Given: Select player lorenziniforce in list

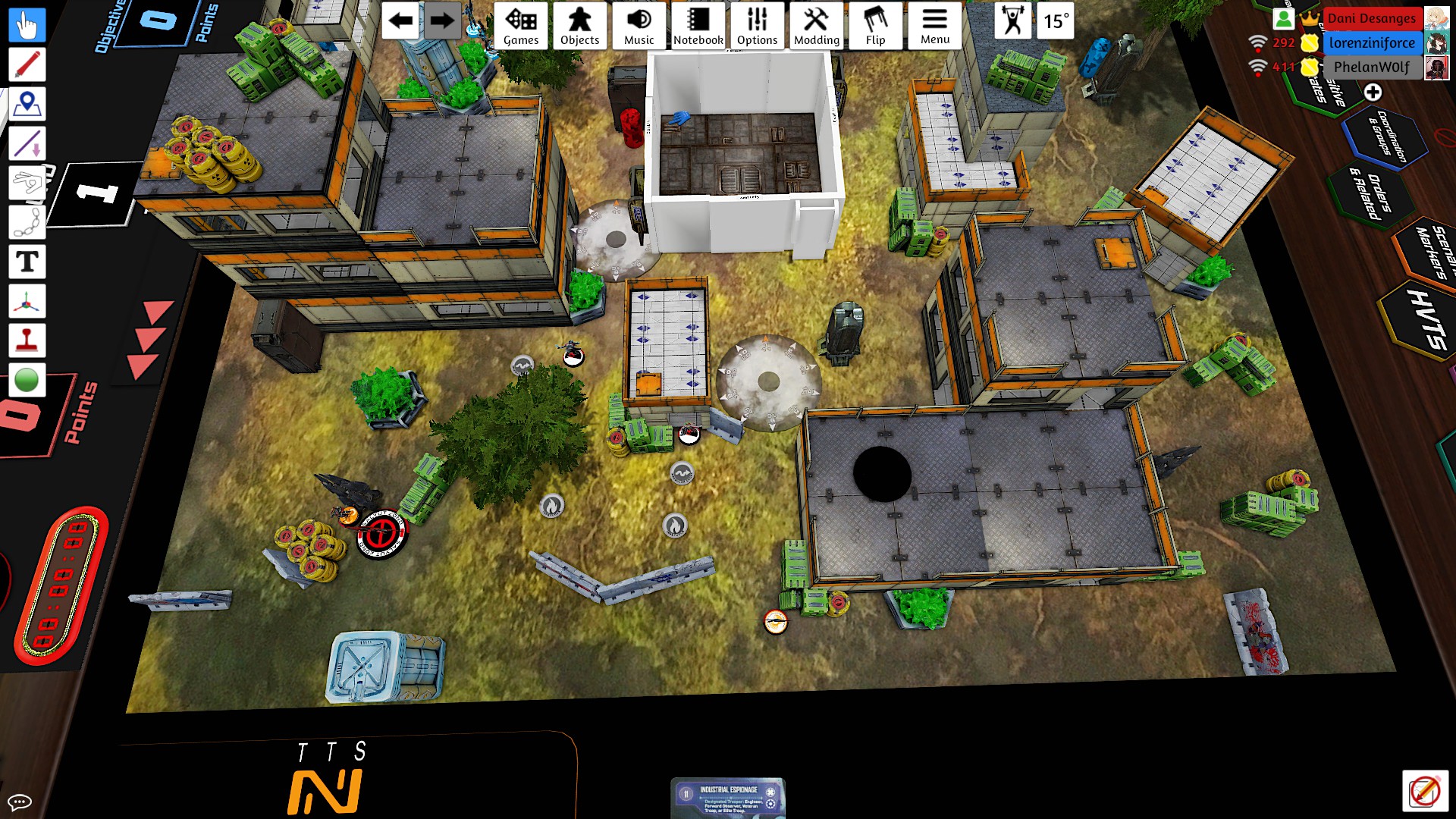Looking at the screenshot, I should pyautogui.click(x=1371, y=42).
